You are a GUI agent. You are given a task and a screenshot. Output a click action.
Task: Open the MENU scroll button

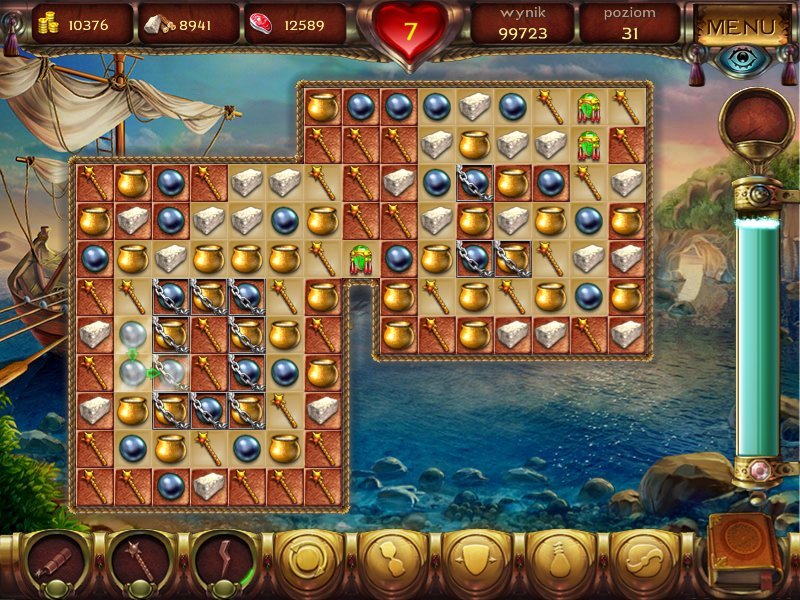(x=742, y=26)
